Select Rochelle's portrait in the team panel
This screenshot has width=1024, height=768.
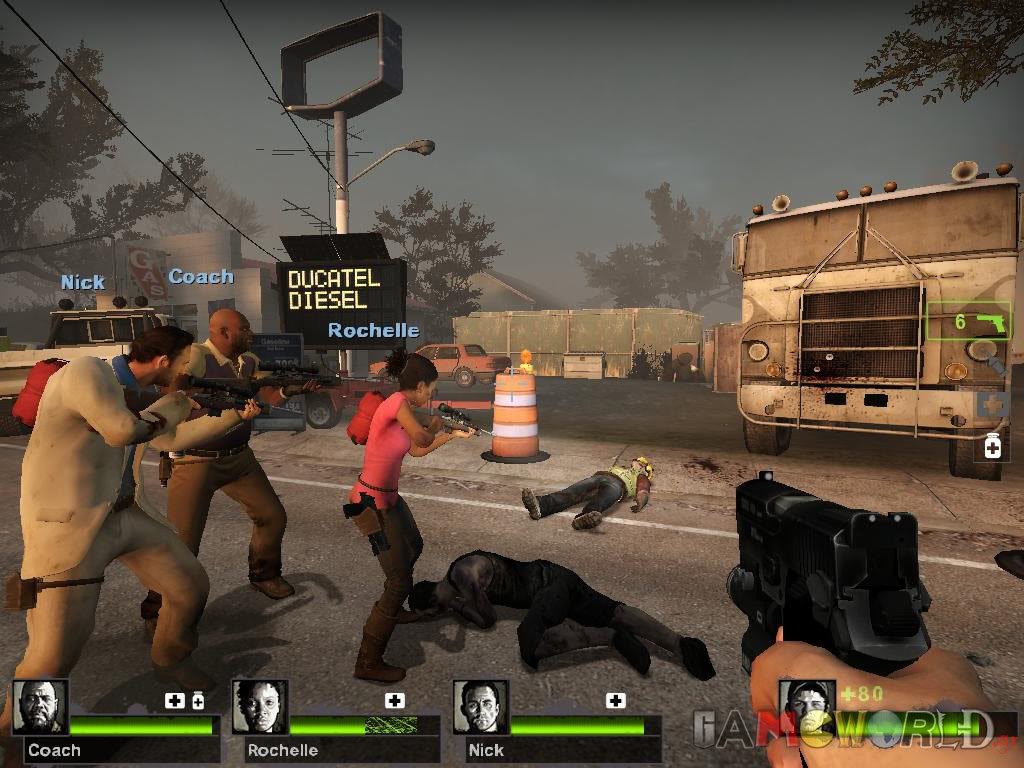260,707
